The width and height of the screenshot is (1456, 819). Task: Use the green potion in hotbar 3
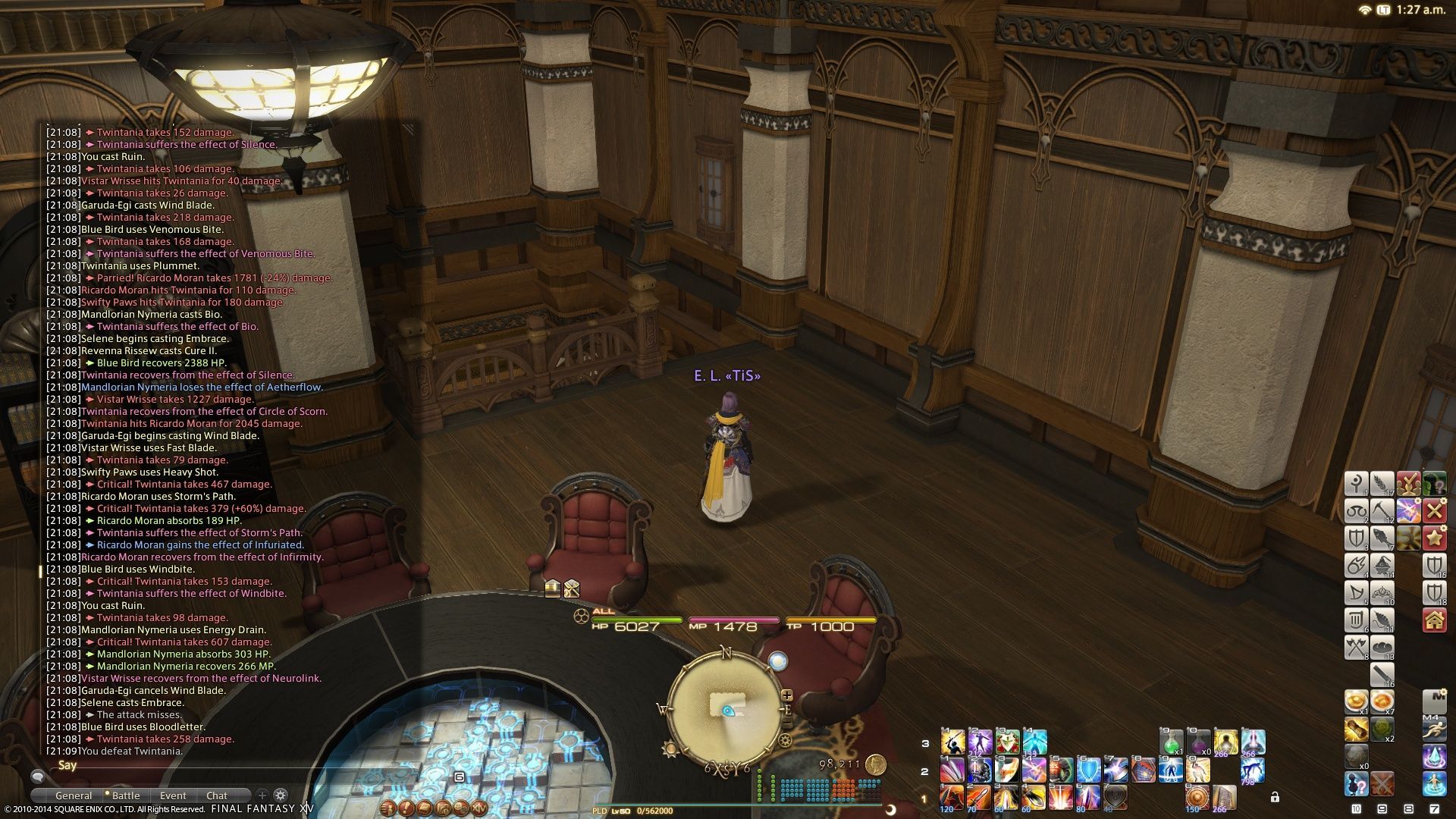tap(1171, 742)
